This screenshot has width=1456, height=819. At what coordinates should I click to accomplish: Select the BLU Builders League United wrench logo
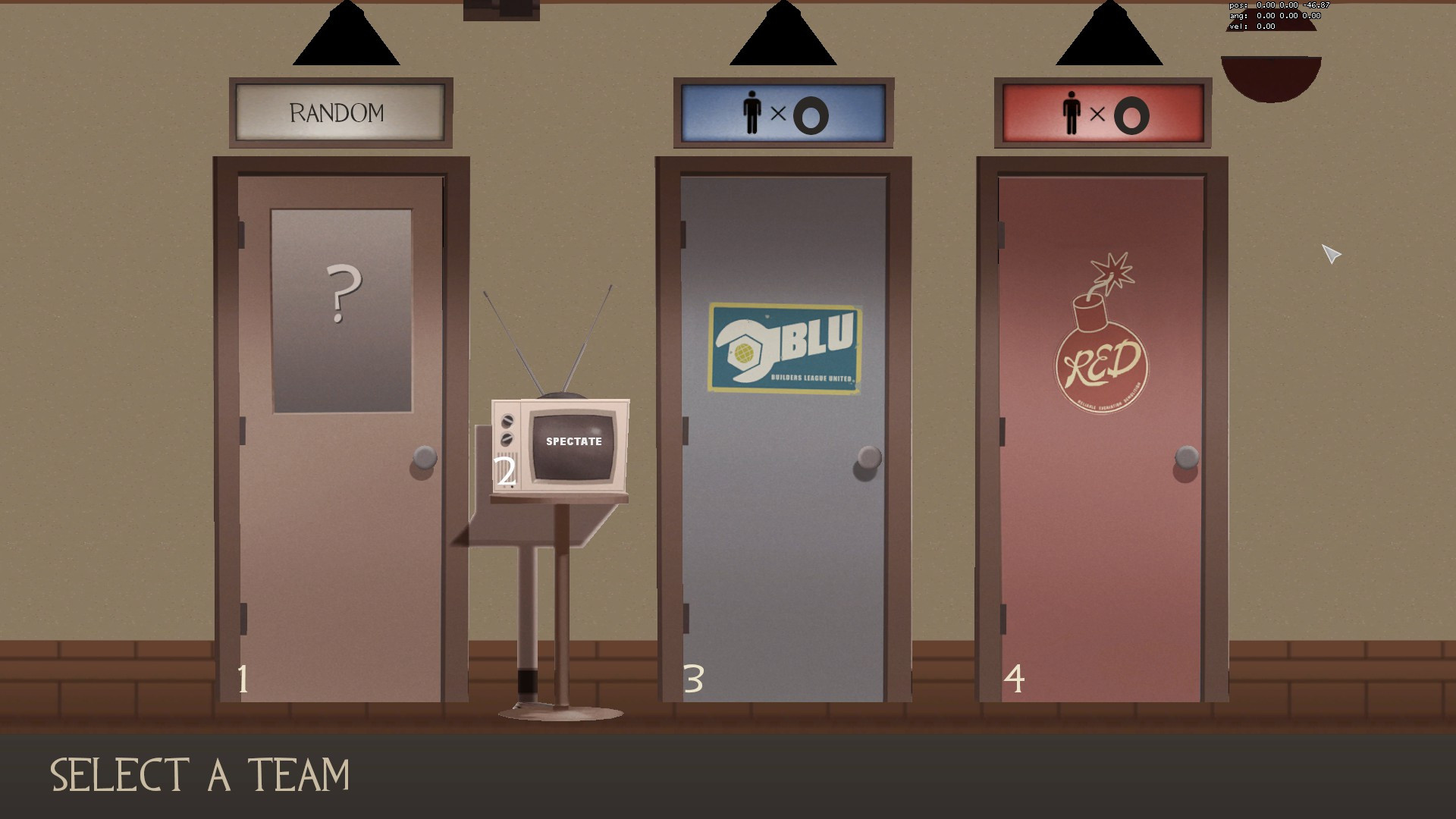pos(781,348)
